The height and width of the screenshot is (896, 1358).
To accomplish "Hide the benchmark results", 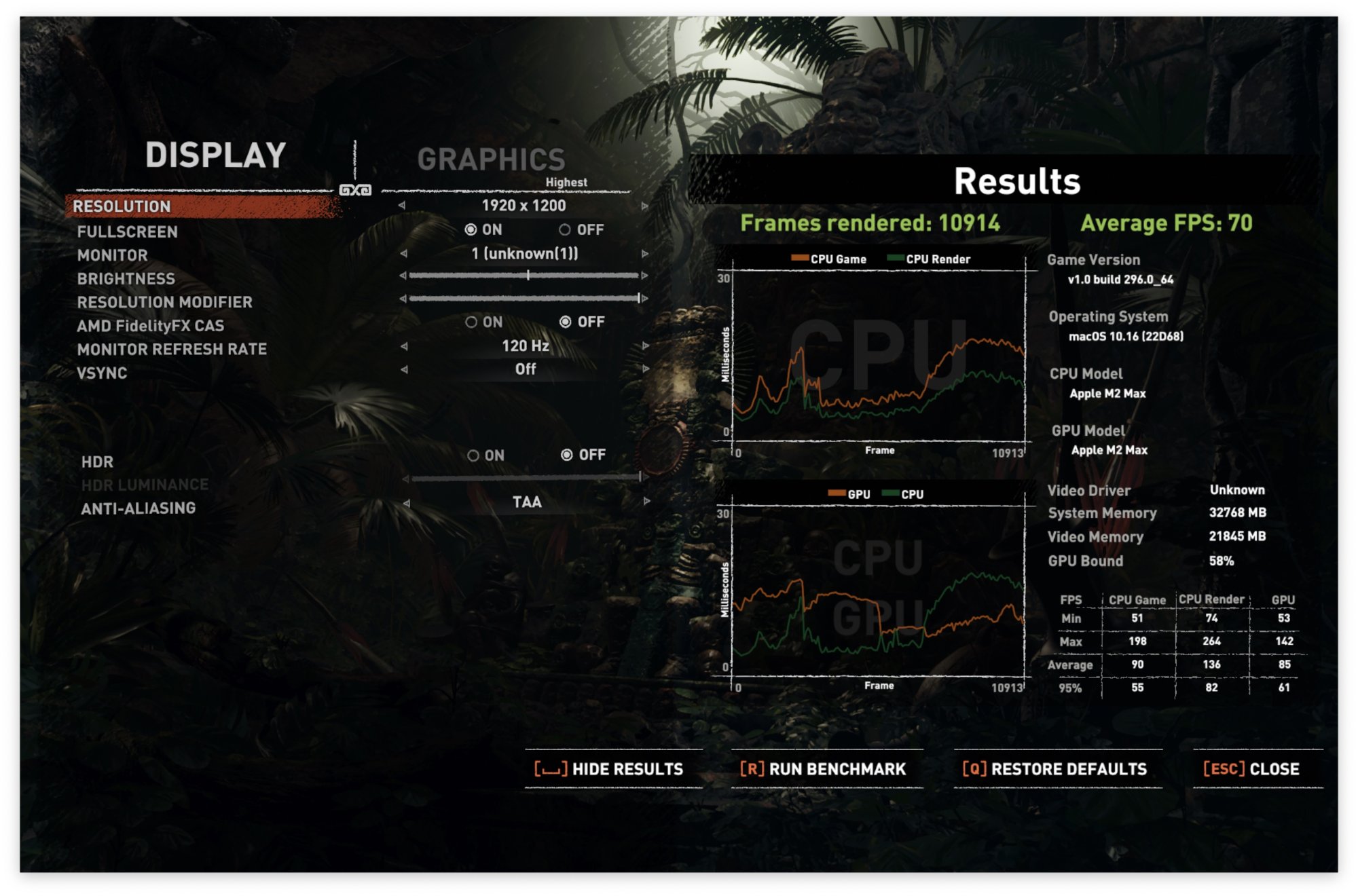I will click(609, 769).
